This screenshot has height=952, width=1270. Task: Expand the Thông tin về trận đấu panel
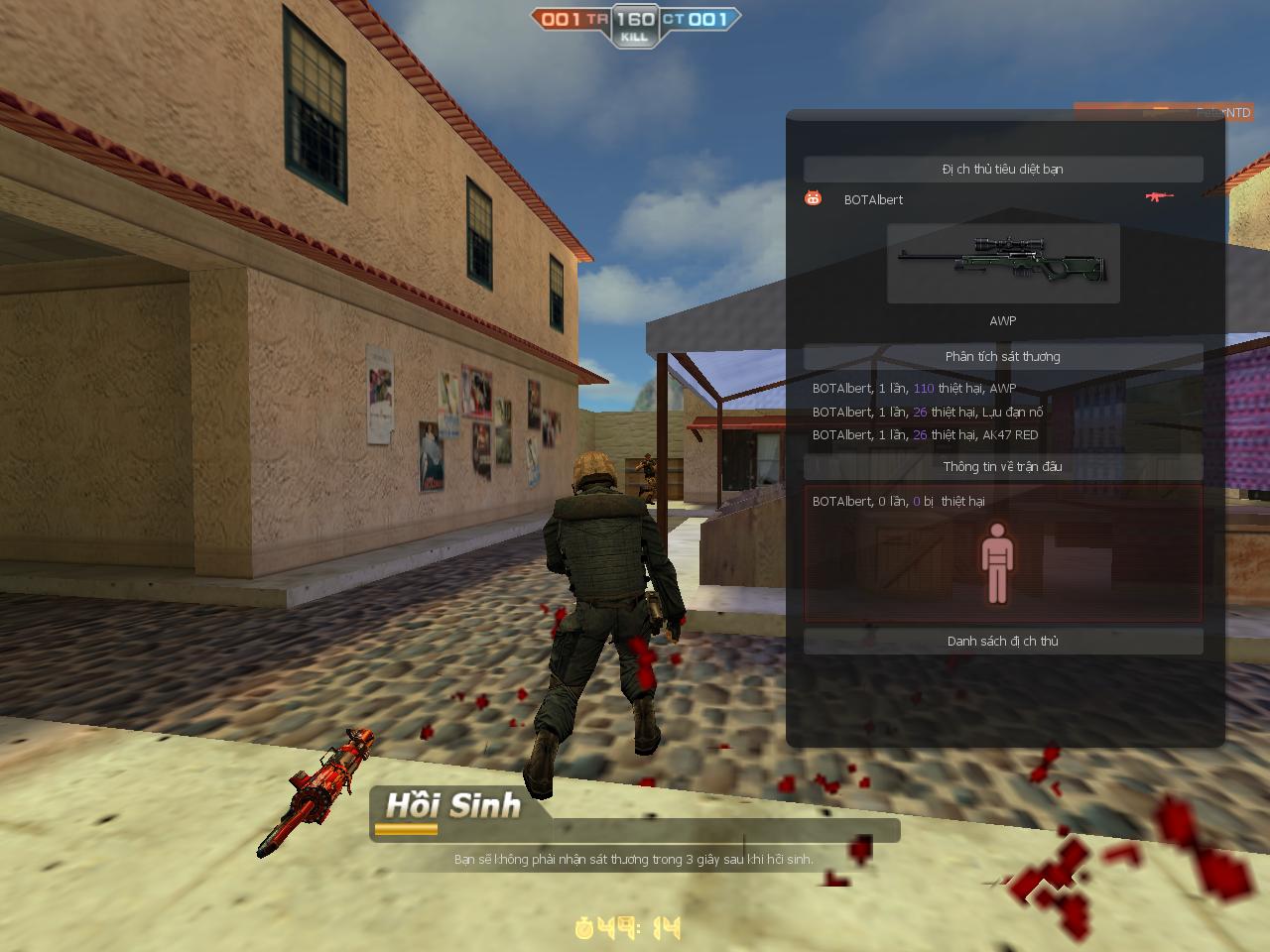point(1002,466)
